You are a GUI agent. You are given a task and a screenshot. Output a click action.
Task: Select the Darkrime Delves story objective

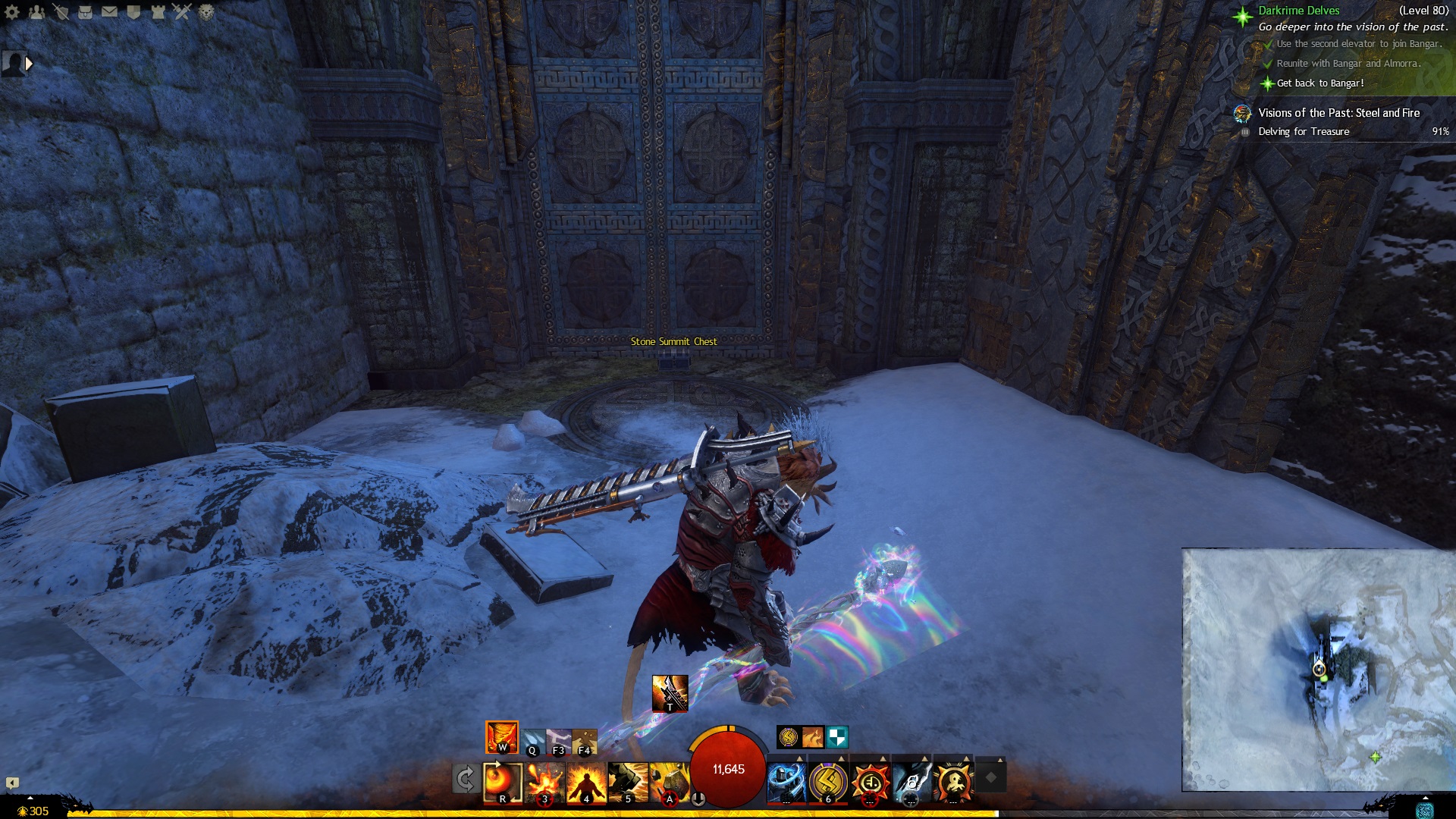[1298, 11]
